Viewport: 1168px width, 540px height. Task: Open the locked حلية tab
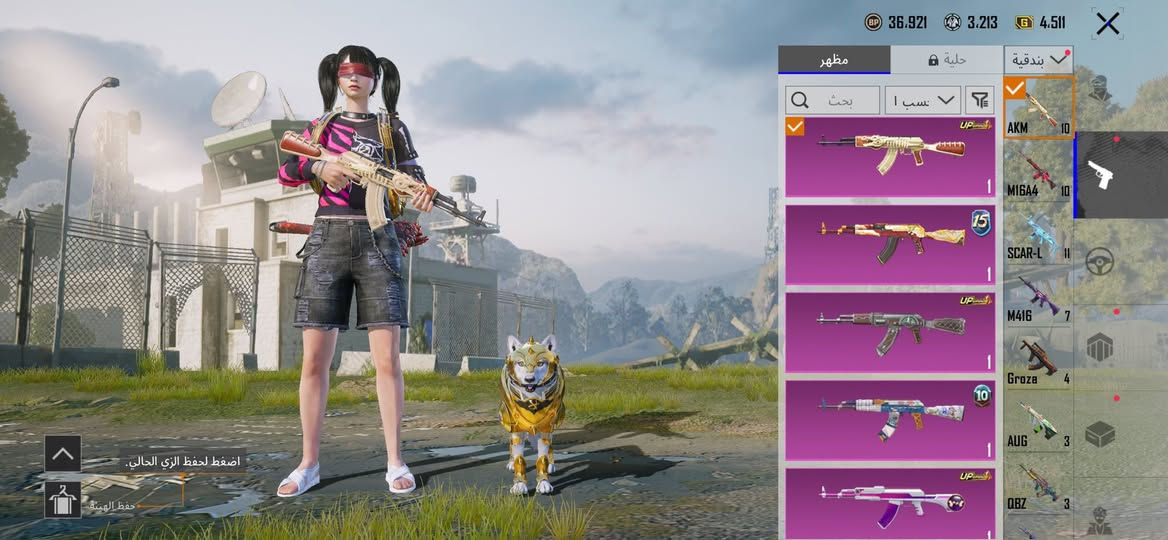(x=946, y=60)
